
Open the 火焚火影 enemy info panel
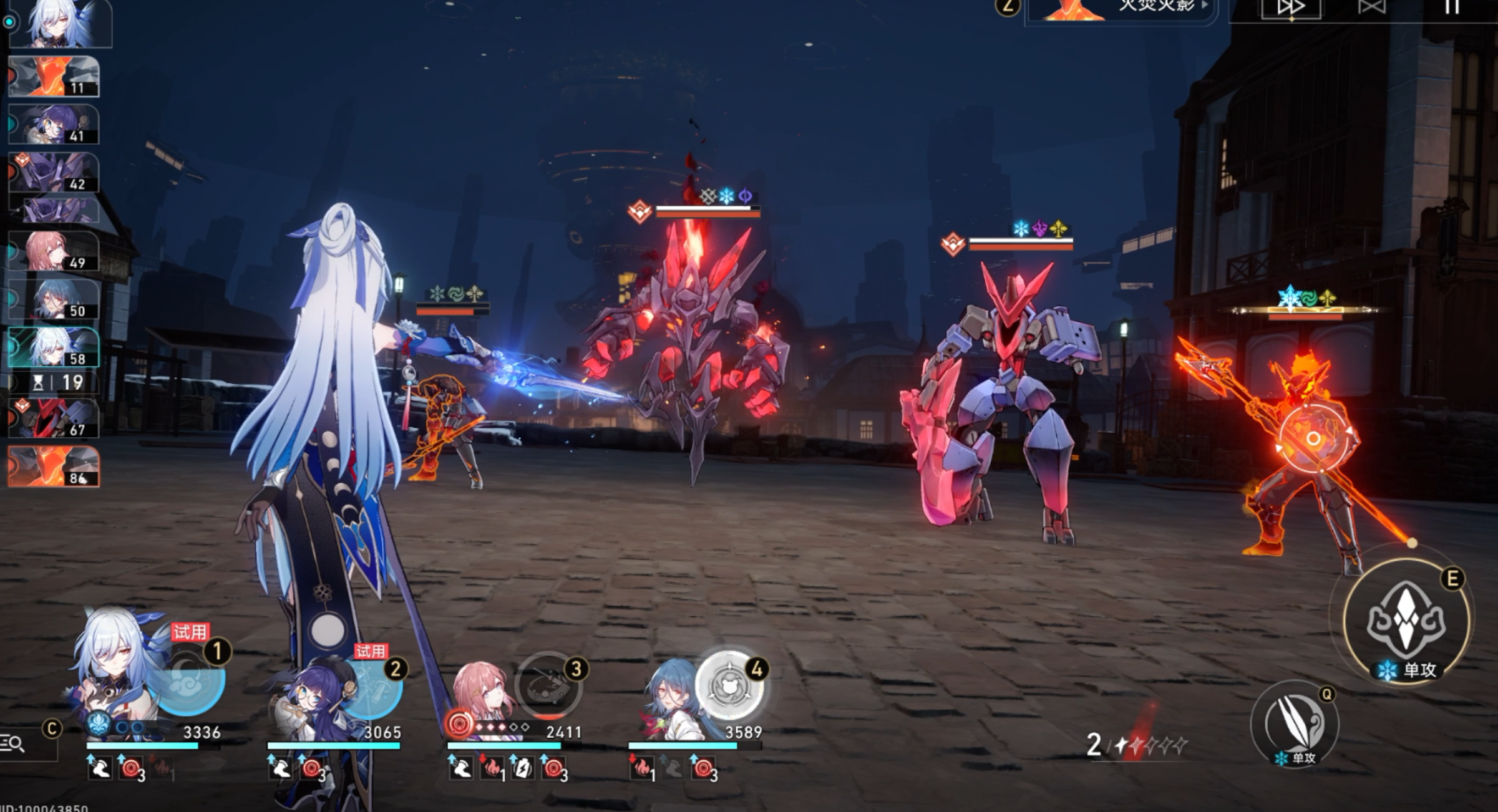tap(1123, 9)
